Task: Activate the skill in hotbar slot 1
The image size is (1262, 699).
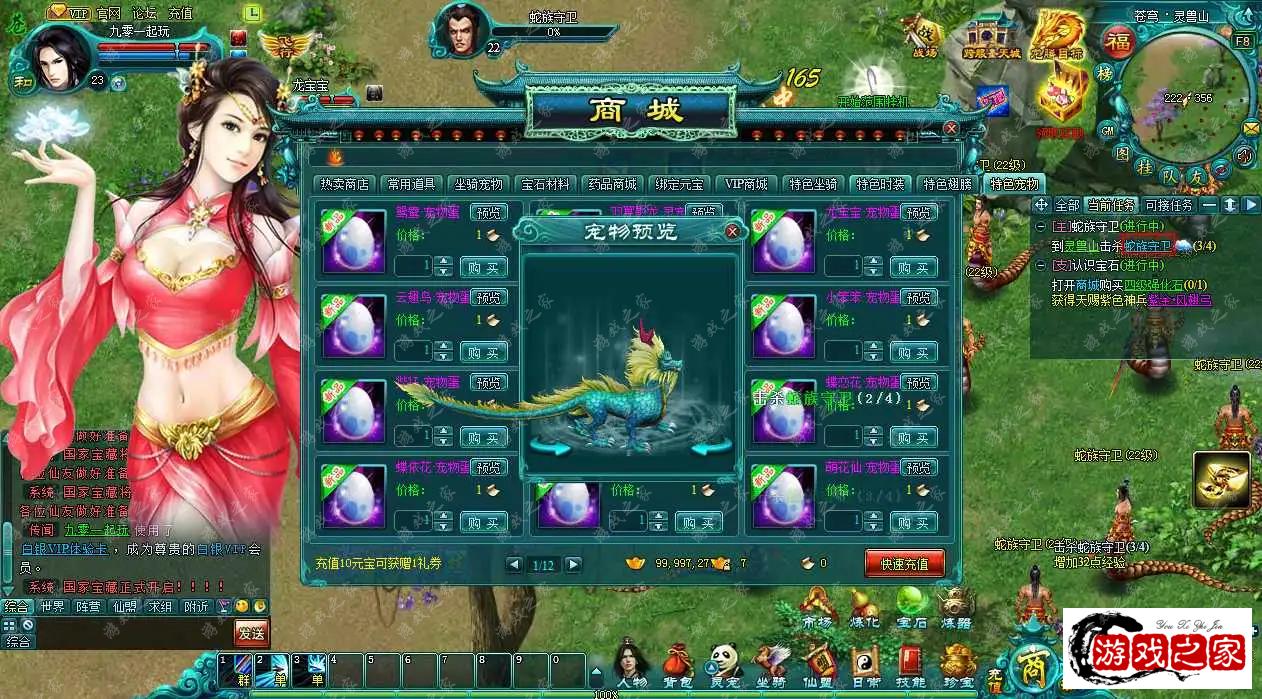Action: pyautogui.click(x=234, y=669)
